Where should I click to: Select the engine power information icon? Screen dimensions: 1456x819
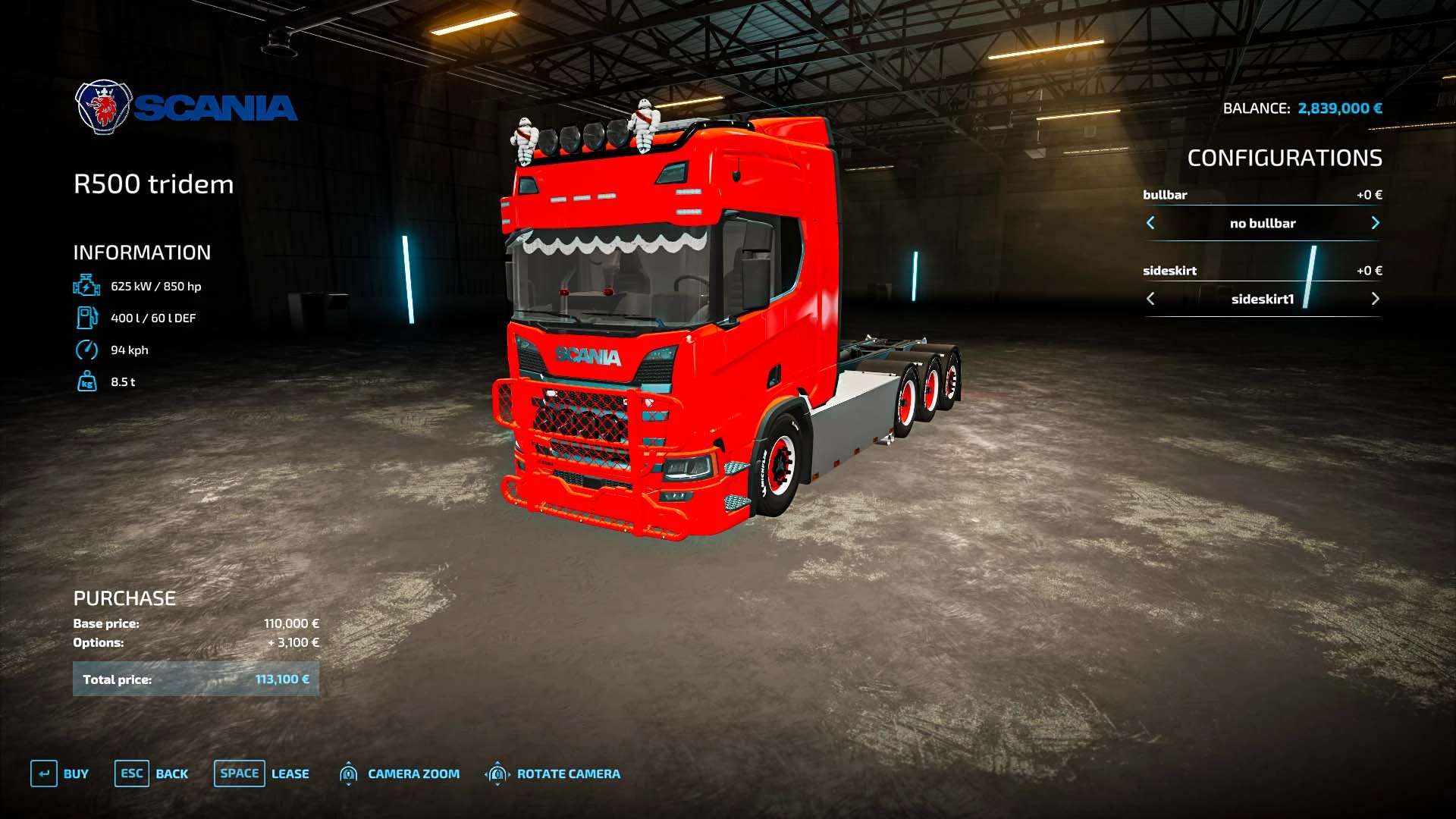pyautogui.click(x=87, y=286)
